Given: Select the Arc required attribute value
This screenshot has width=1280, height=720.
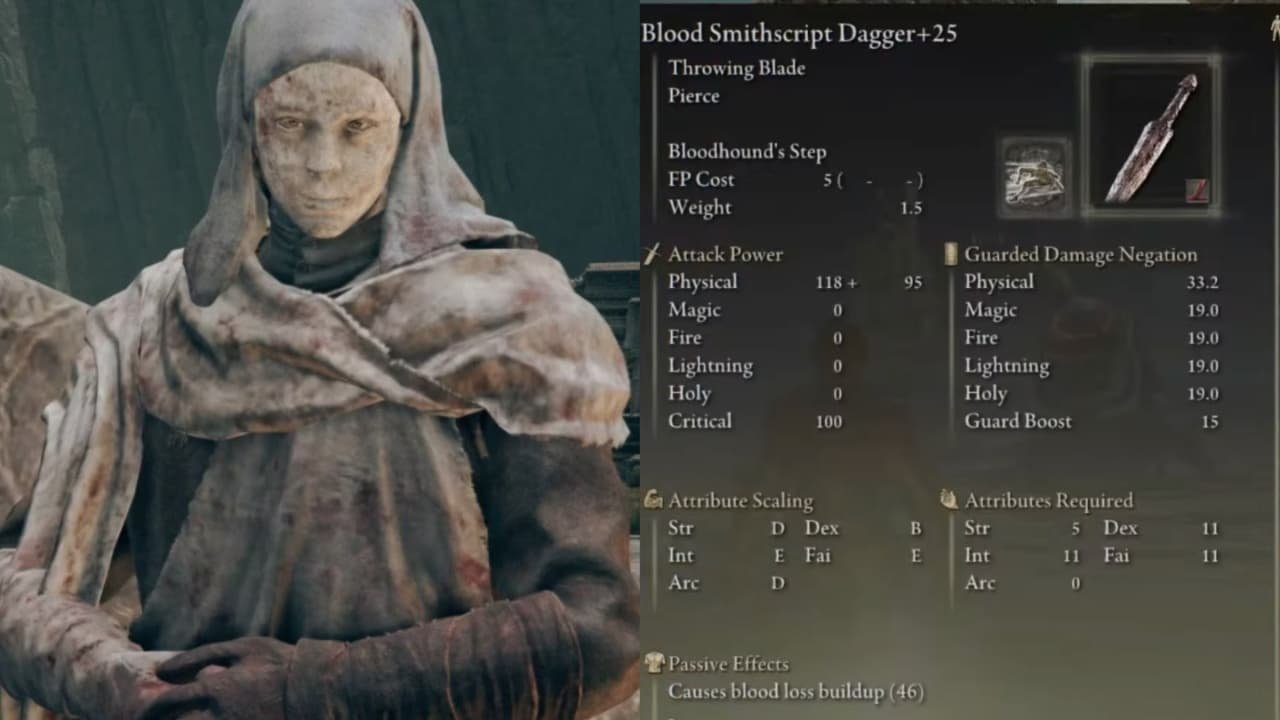Looking at the screenshot, I should tap(1077, 583).
